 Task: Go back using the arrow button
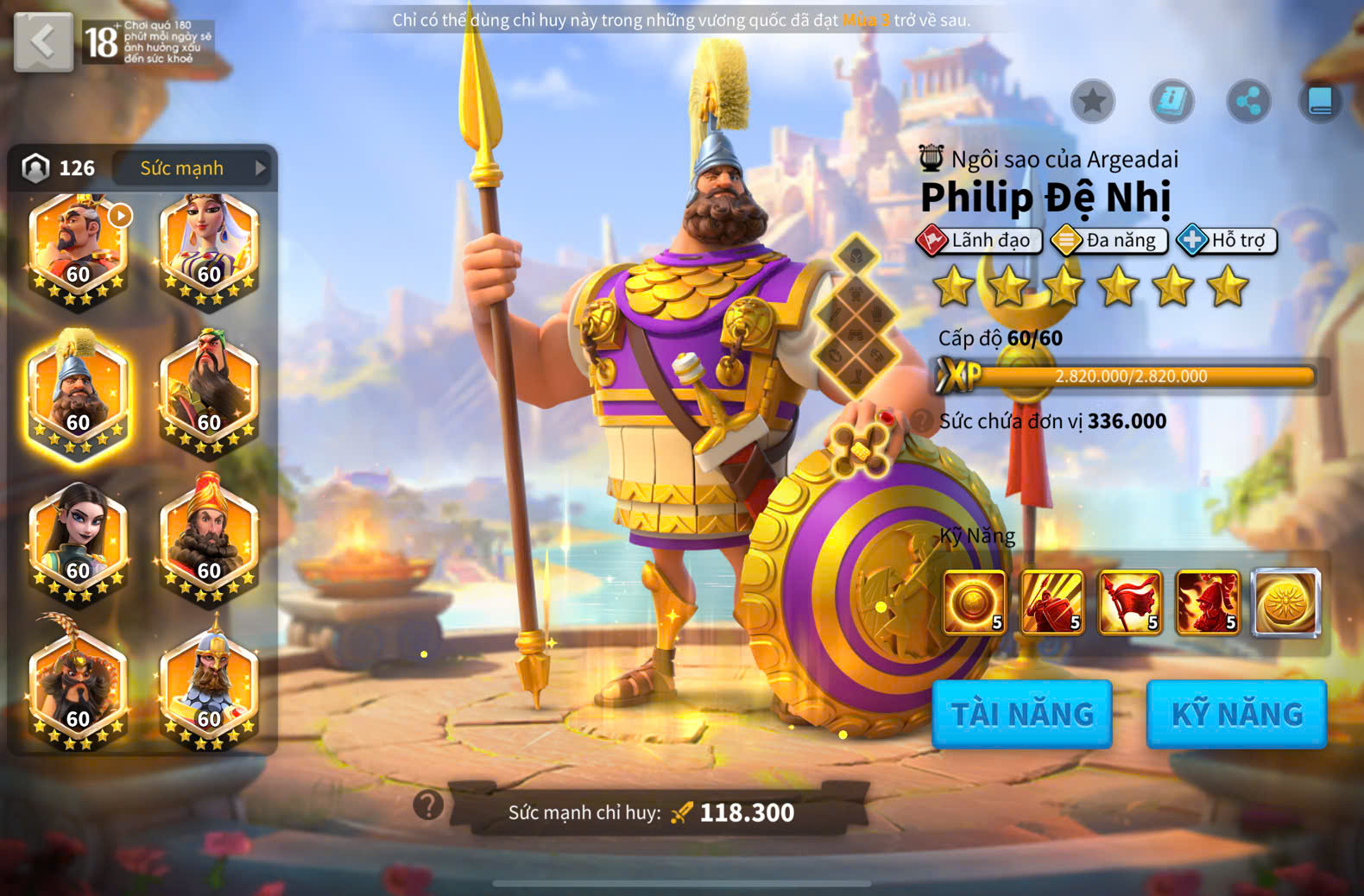(43, 41)
